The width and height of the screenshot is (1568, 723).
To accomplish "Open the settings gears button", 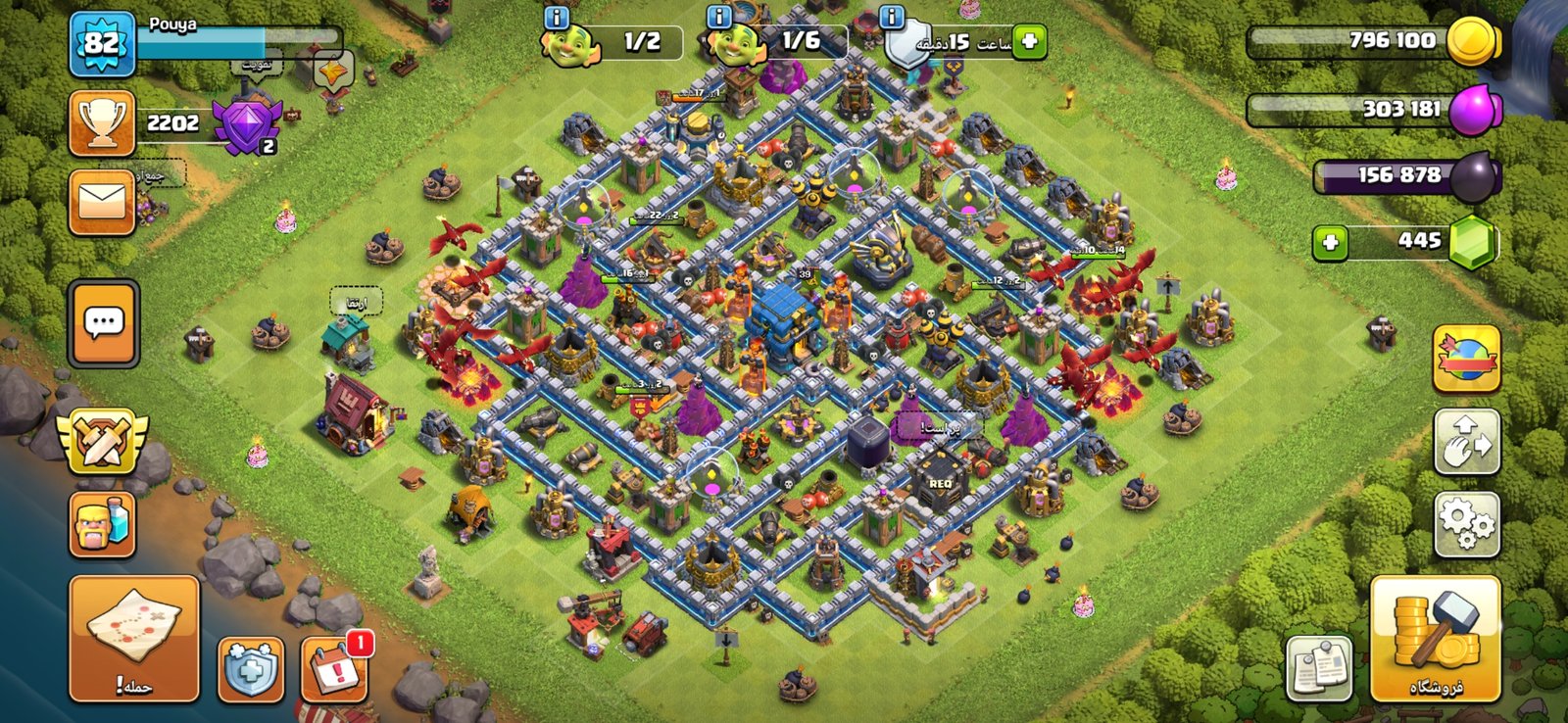I will (1466, 524).
